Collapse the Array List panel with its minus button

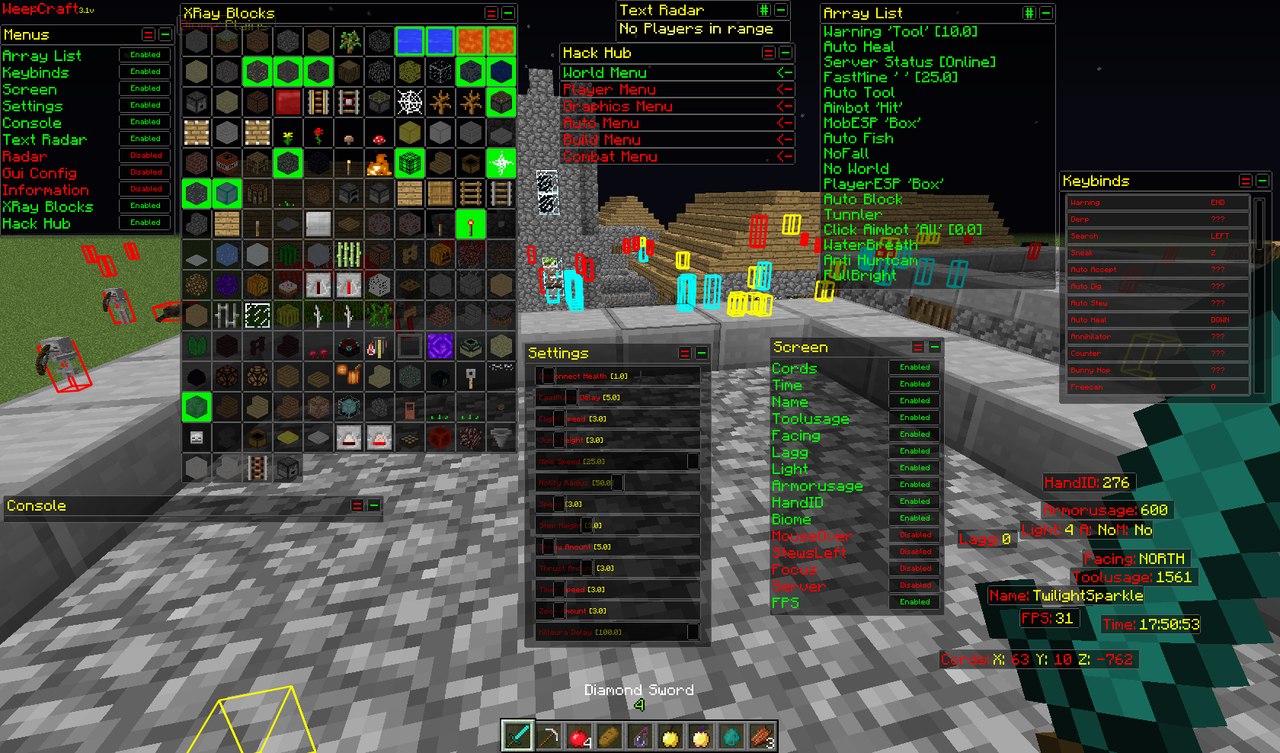tap(1046, 12)
